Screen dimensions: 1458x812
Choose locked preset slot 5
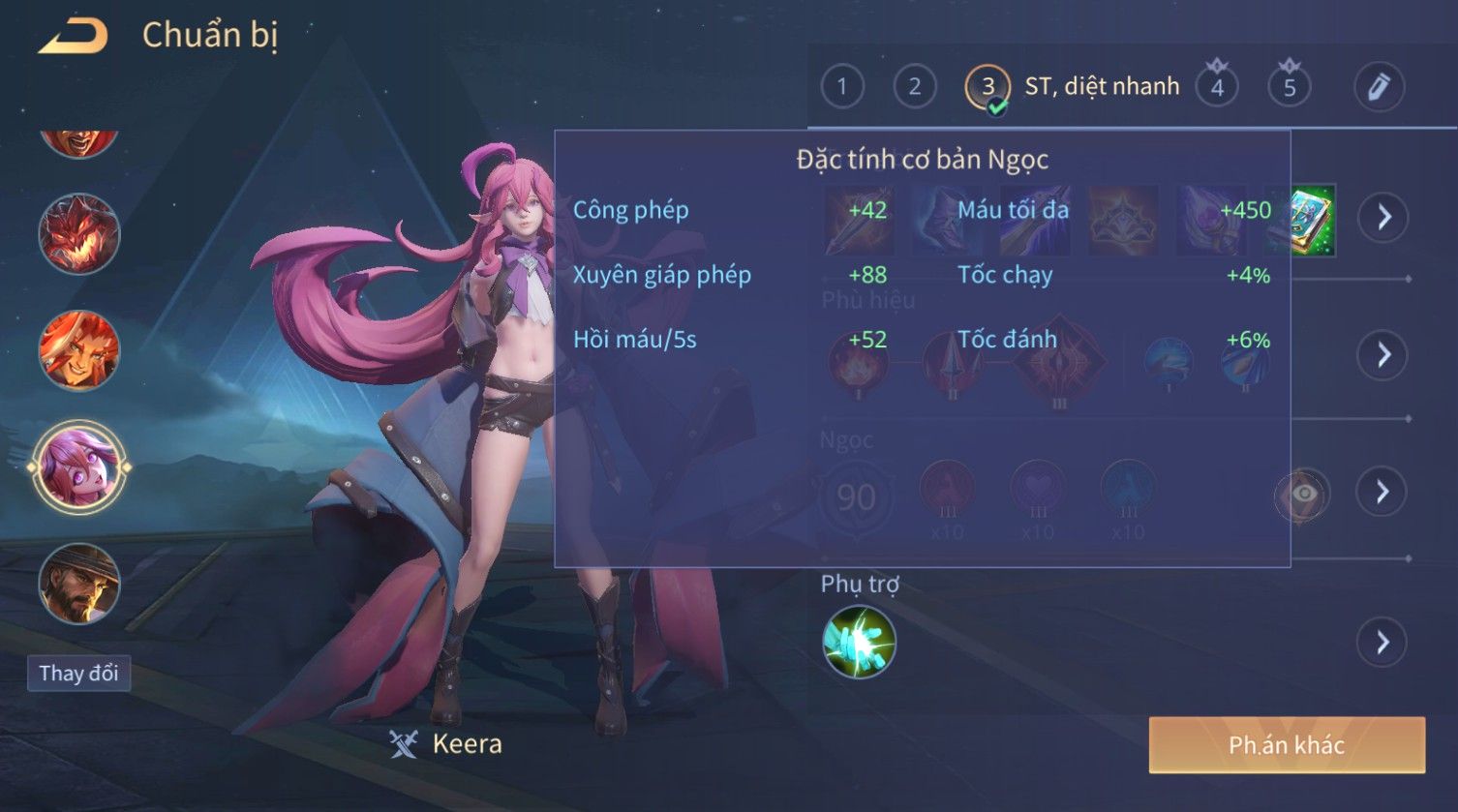[1289, 87]
